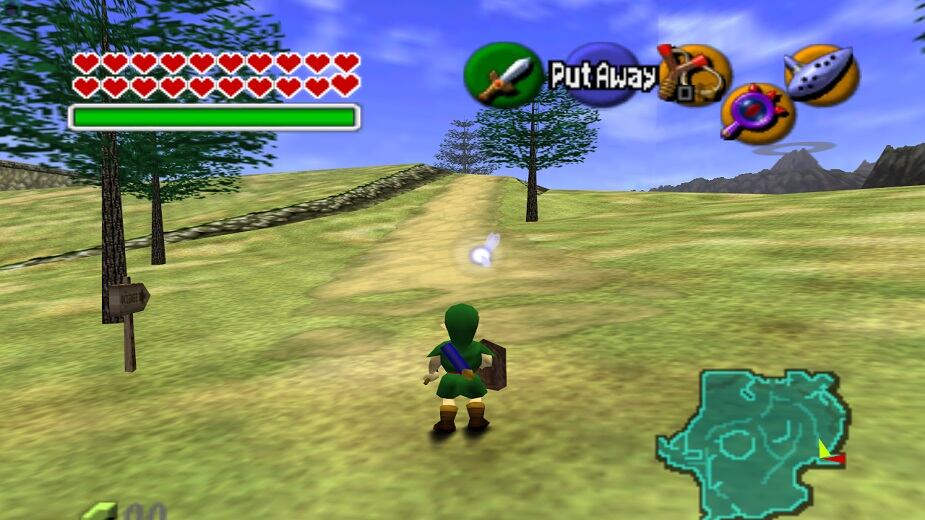Choose the Fairy Slingshot item icon
This screenshot has height=520, width=925.
(x=693, y=73)
